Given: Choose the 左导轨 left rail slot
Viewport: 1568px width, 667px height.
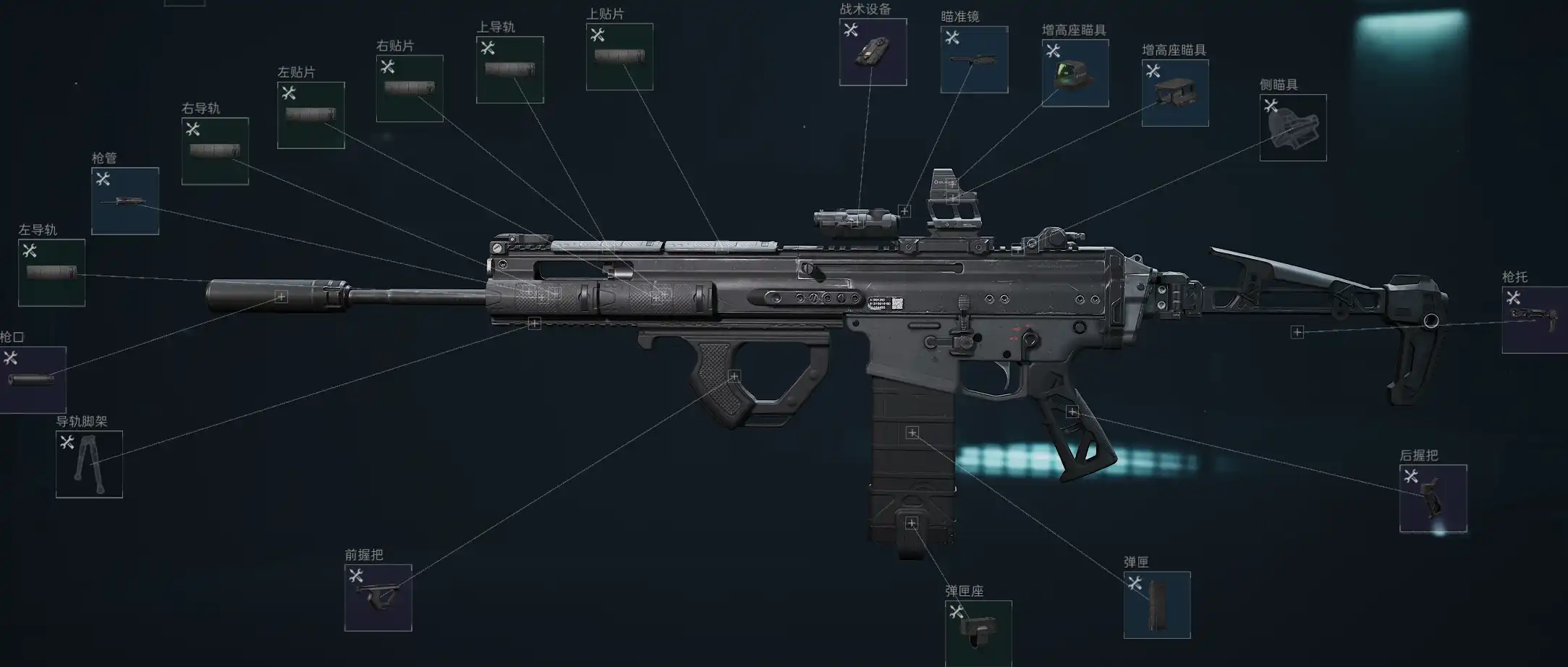Looking at the screenshot, I should pos(51,273).
